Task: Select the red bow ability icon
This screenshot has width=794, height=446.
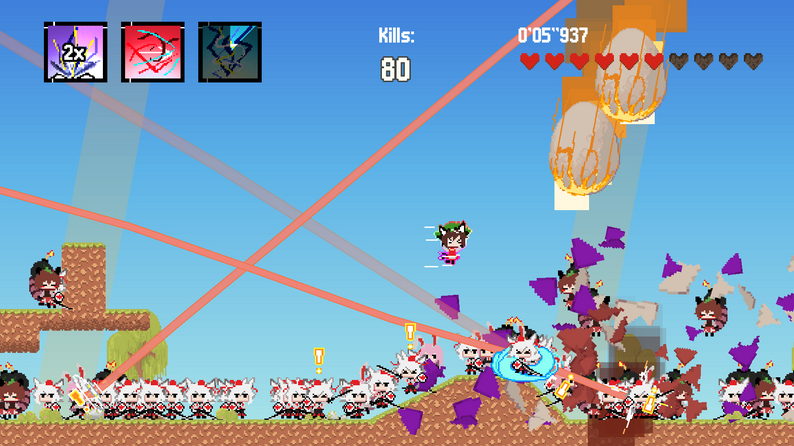Action: pos(152,52)
